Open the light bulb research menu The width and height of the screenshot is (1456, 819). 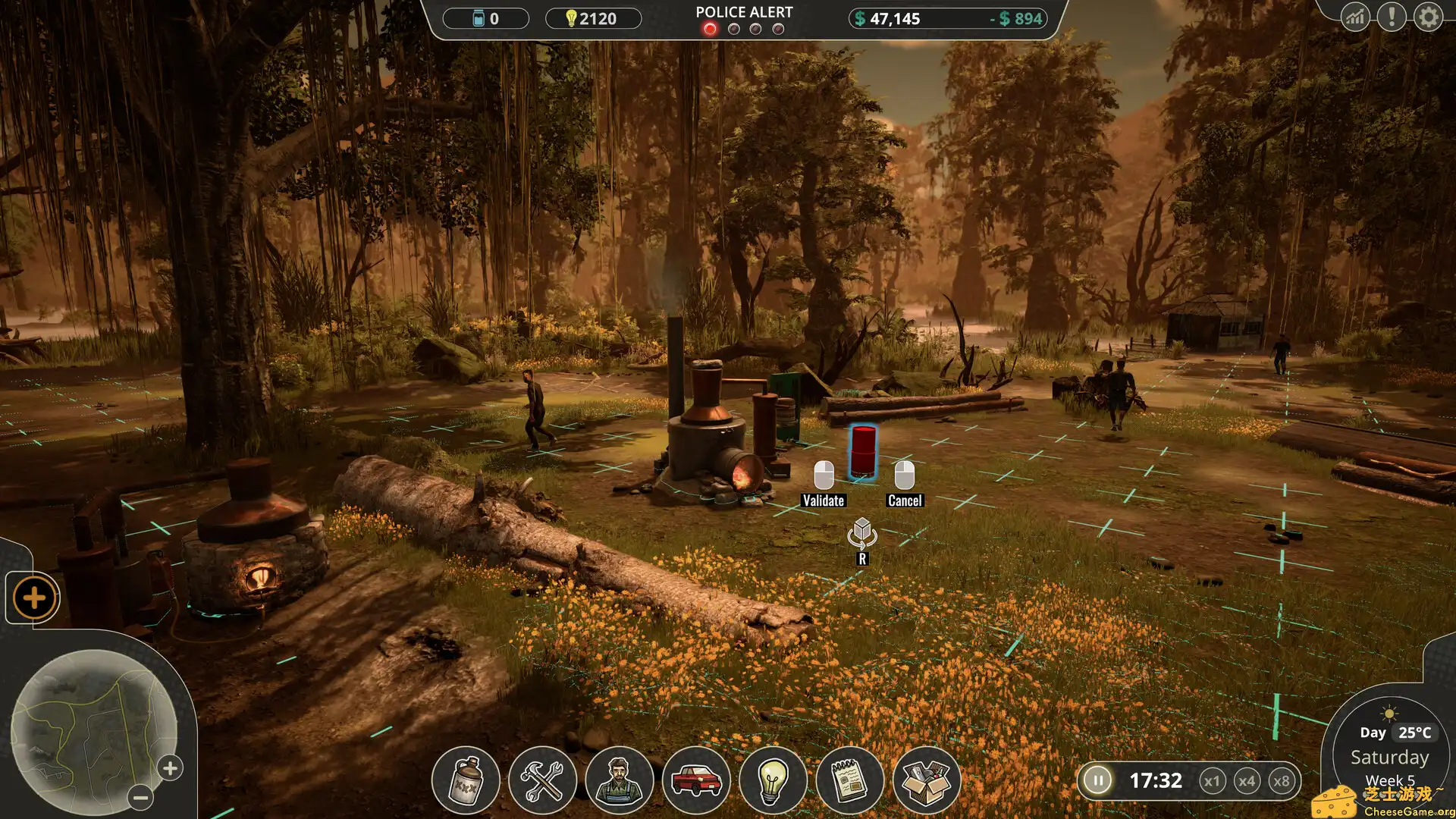click(773, 780)
